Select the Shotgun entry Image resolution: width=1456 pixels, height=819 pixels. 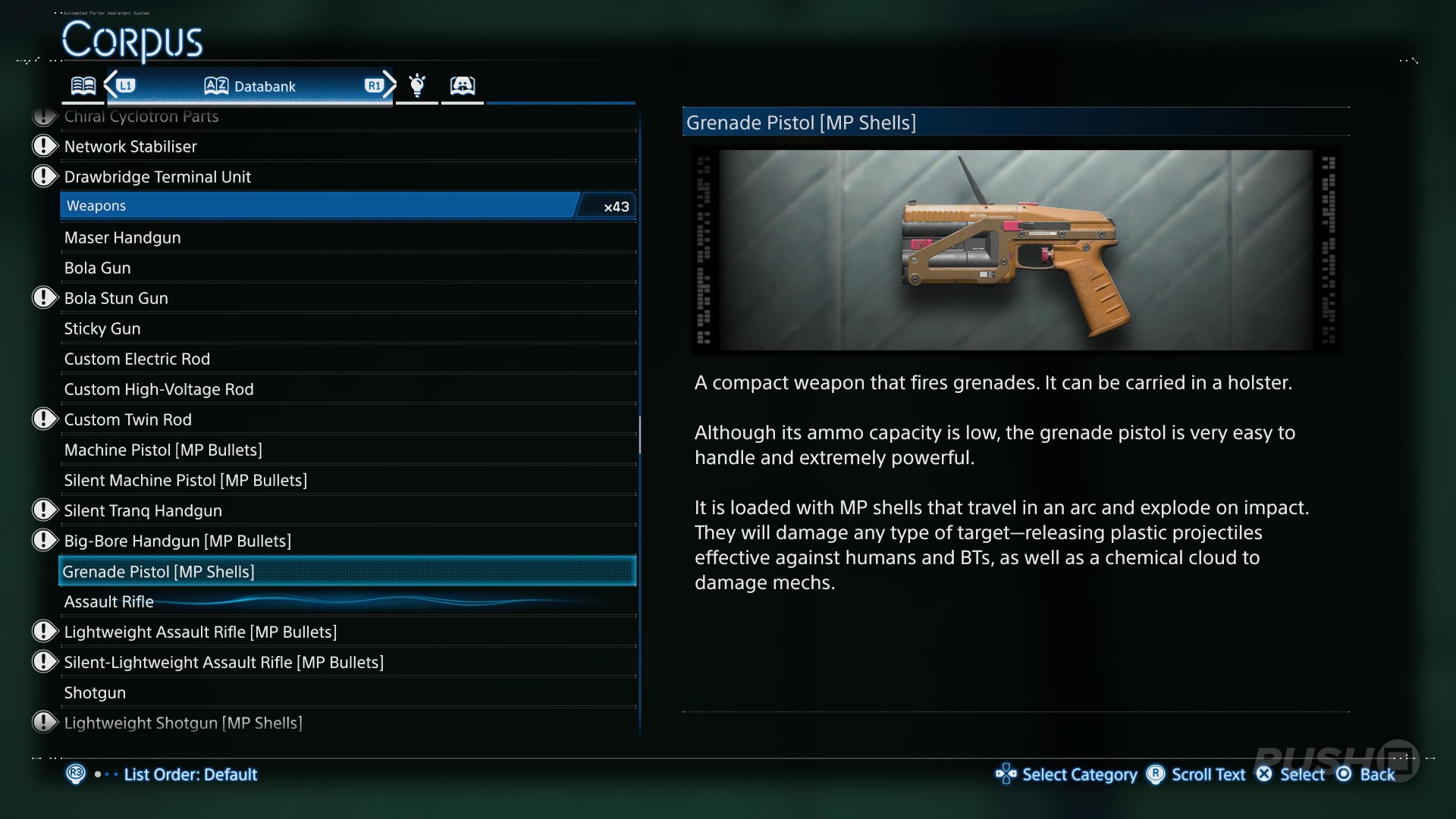coord(95,692)
